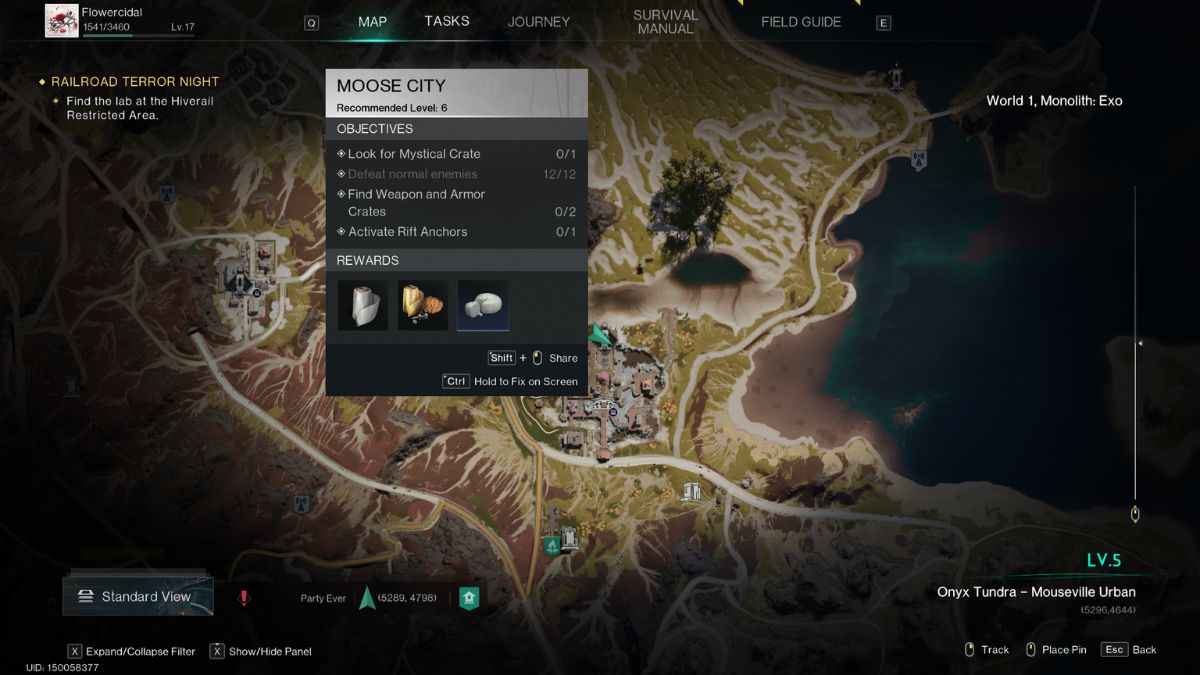Go to the FIELD GUIDE tab

800,22
